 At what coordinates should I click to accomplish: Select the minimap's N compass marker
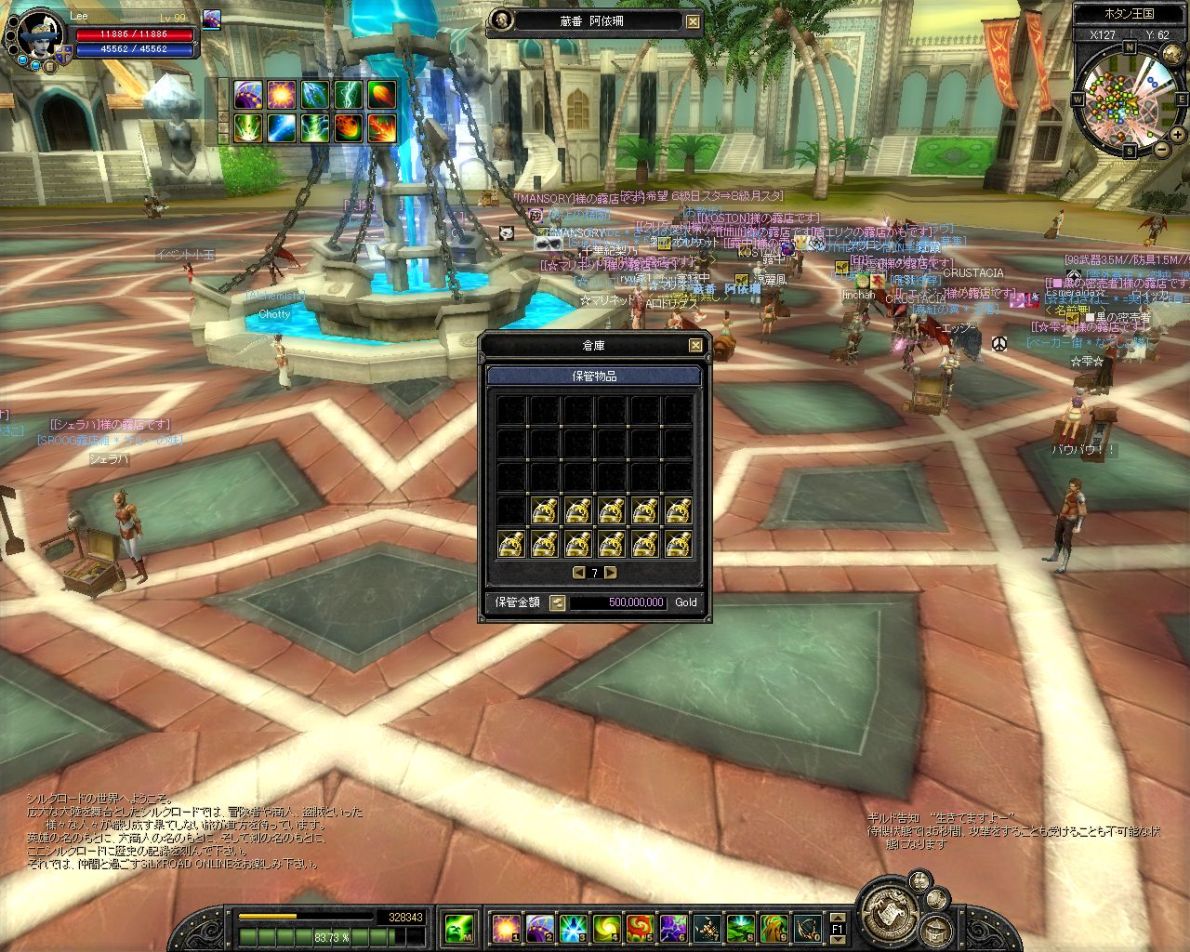[x=1129, y=47]
